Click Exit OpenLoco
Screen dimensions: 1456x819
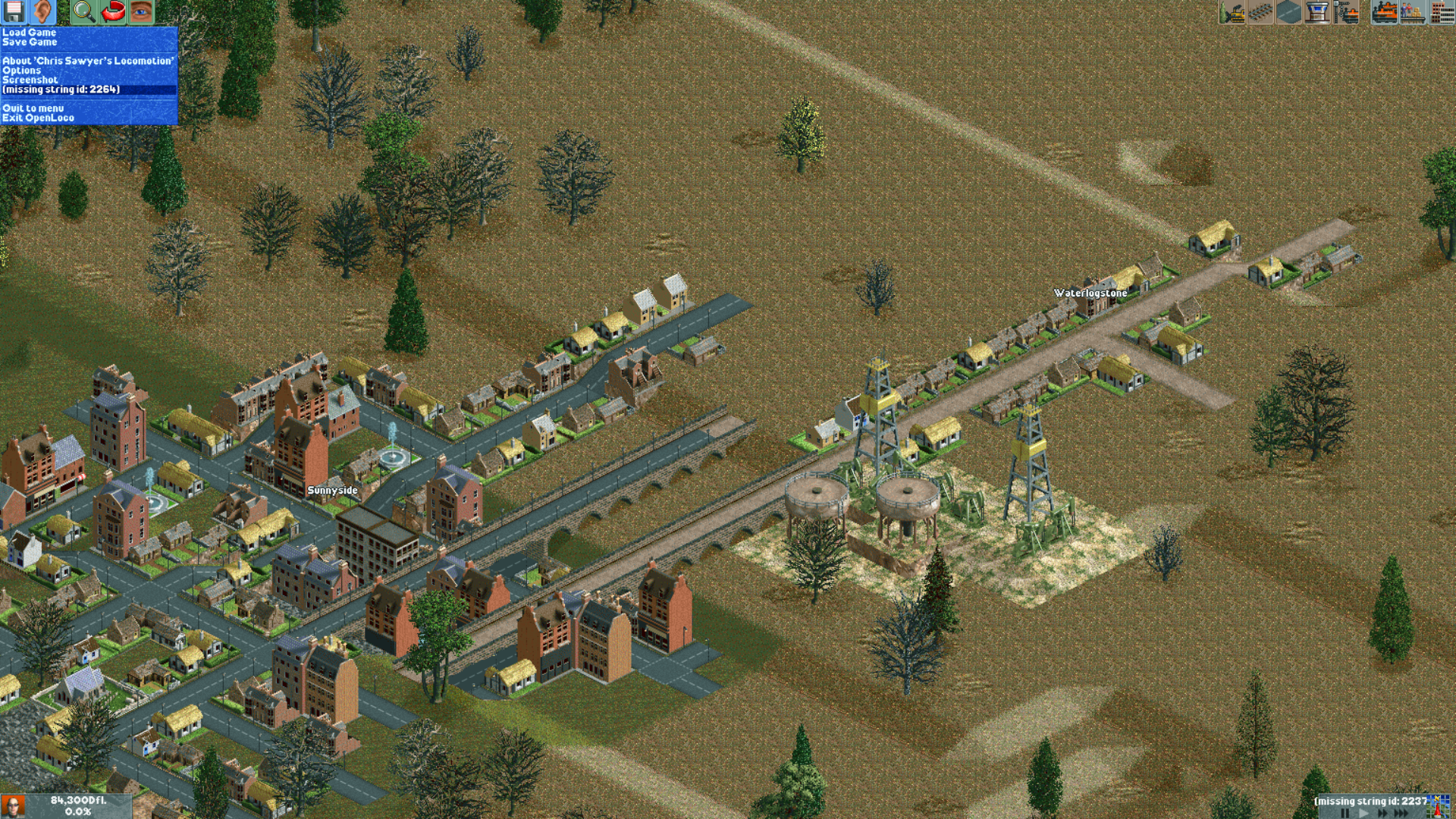point(39,118)
